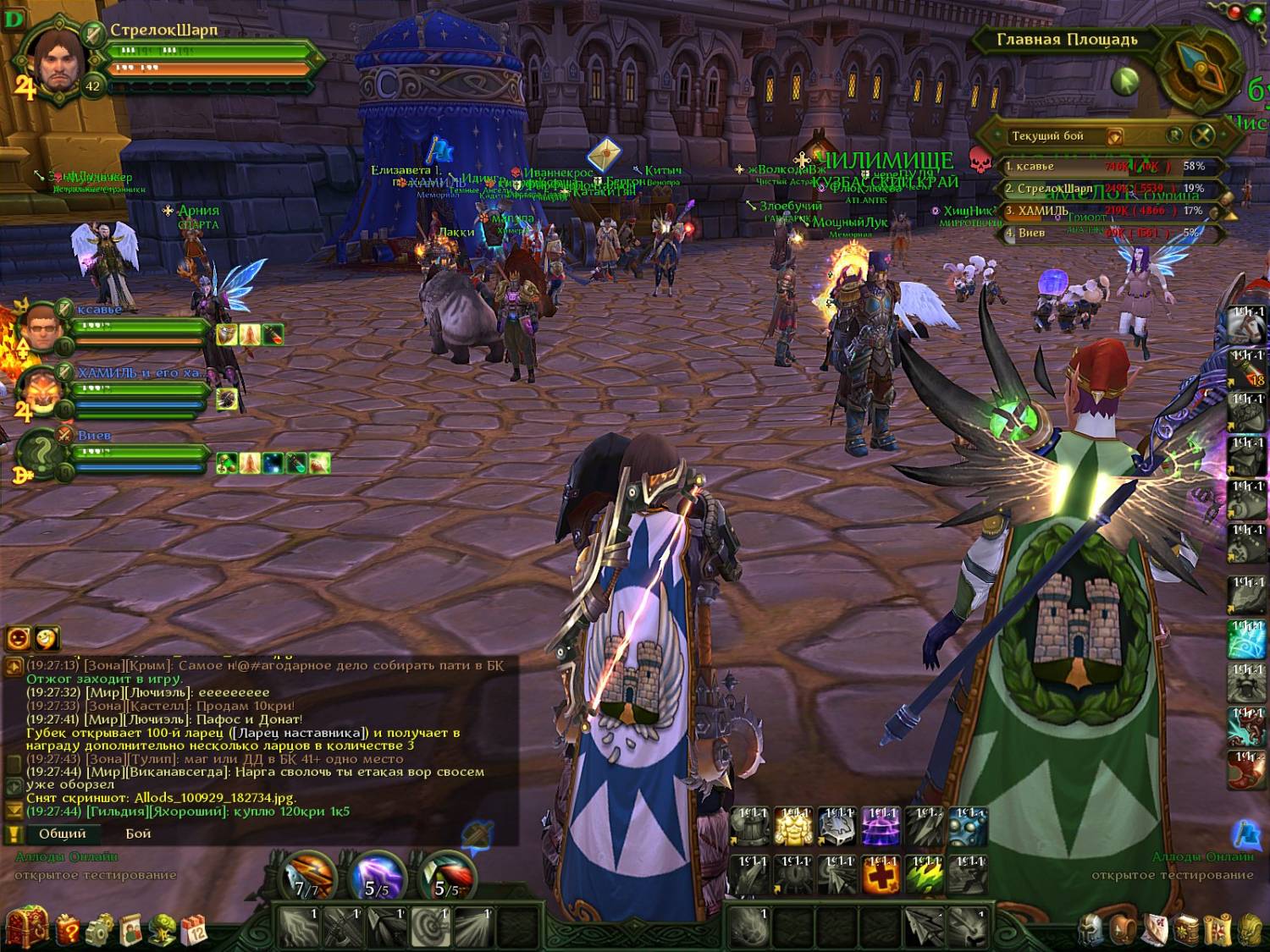The width and height of the screenshot is (1270, 952).
Task: Activate the orange cross healing ability
Action: (881, 874)
